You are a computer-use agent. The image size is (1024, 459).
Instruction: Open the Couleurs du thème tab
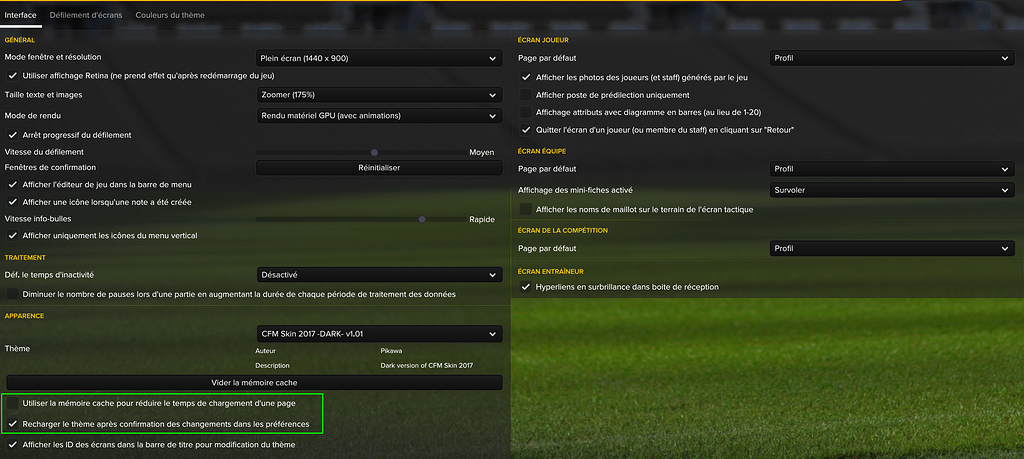[x=173, y=16]
